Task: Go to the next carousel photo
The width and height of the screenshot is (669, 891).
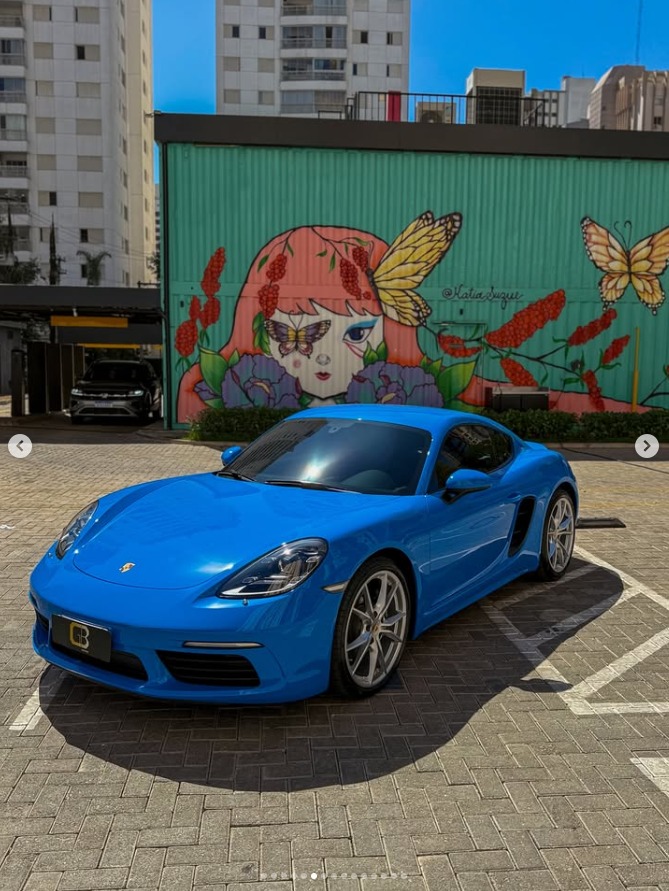Action: pyautogui.click(x=647, y=446)
